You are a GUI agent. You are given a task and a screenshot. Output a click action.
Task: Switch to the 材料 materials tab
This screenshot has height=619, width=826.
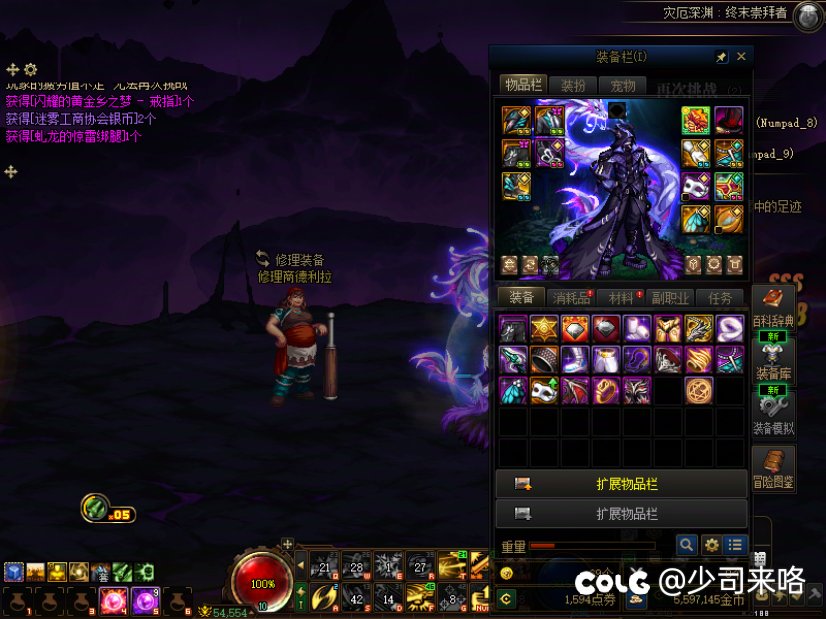[x=621, y=297]
